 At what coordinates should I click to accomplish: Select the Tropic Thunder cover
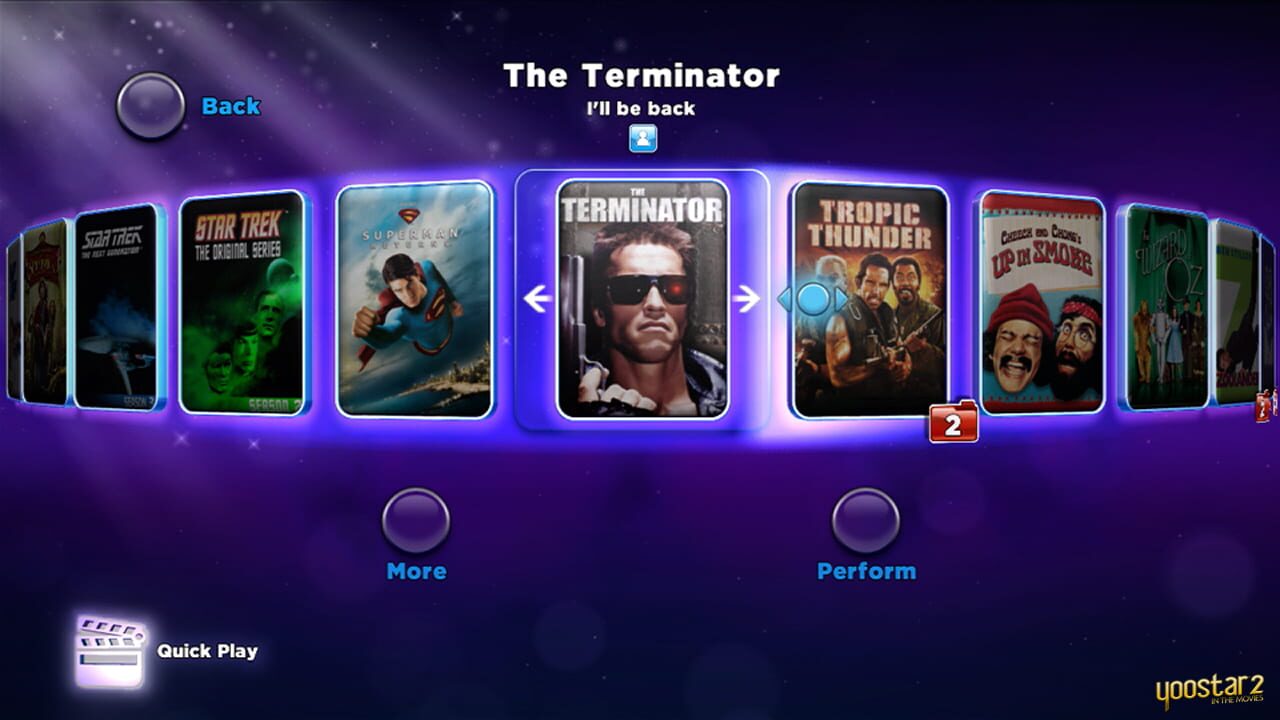tap(869, 300)
